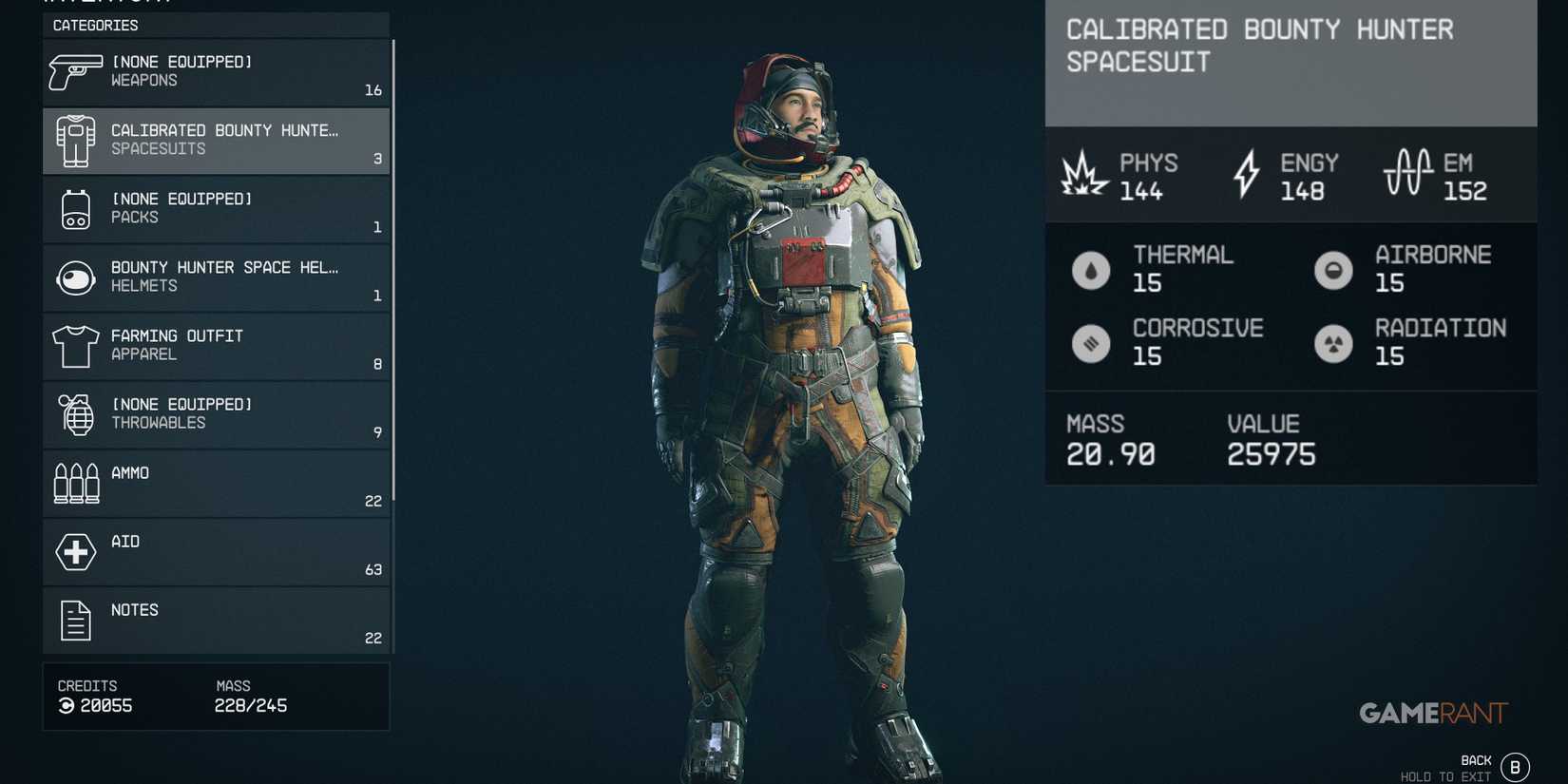Equip the Bounty Hunter Space Helmet entry

(216, 277)
